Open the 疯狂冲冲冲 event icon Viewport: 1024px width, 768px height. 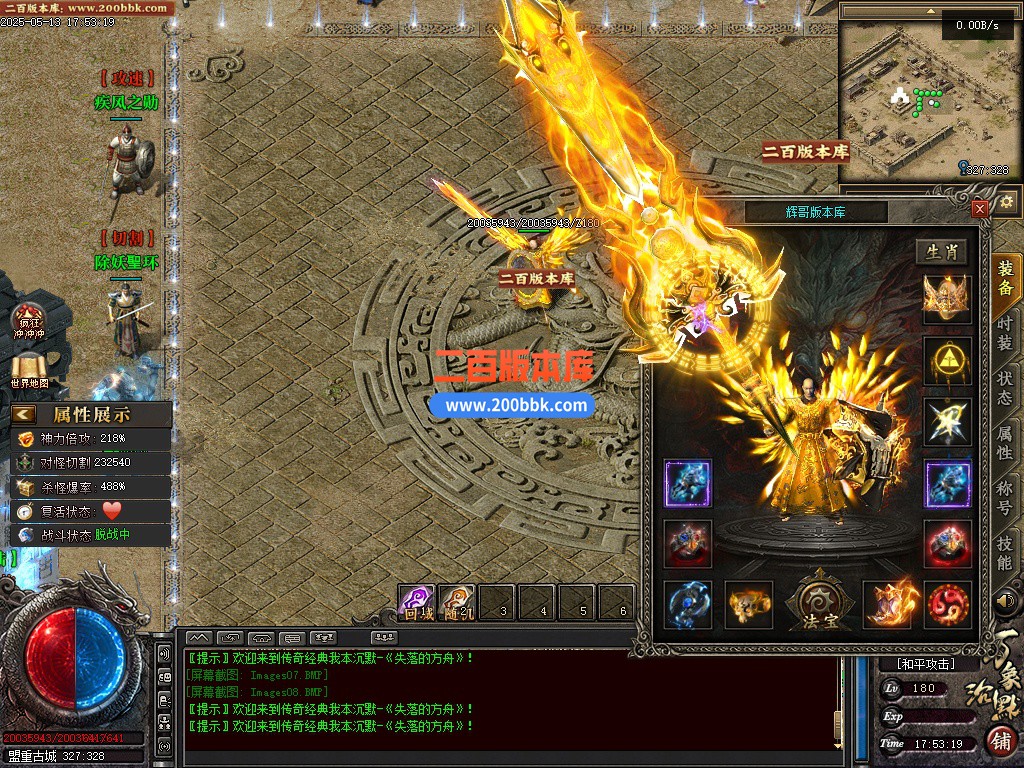pos(29,320)
